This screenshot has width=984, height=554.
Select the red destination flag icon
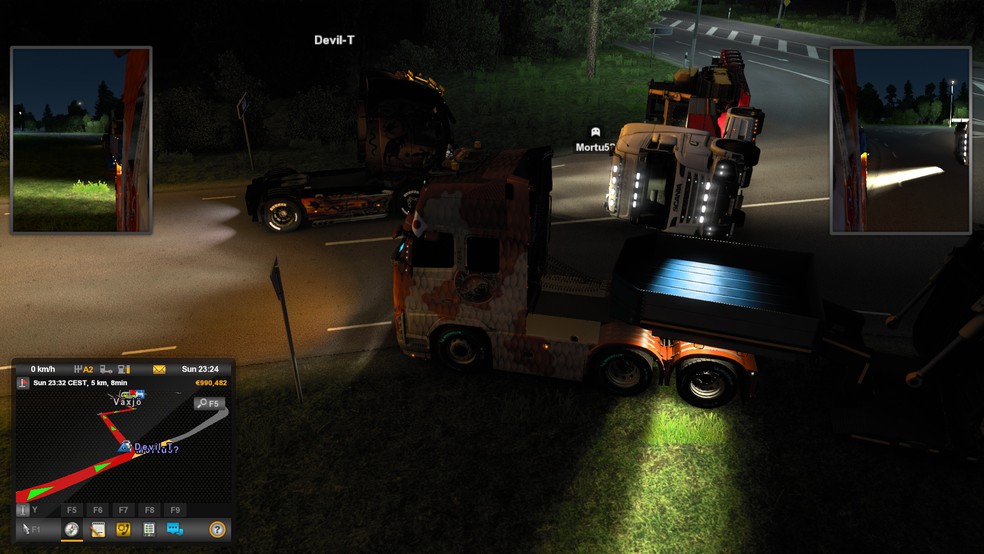tap(23, 383)
